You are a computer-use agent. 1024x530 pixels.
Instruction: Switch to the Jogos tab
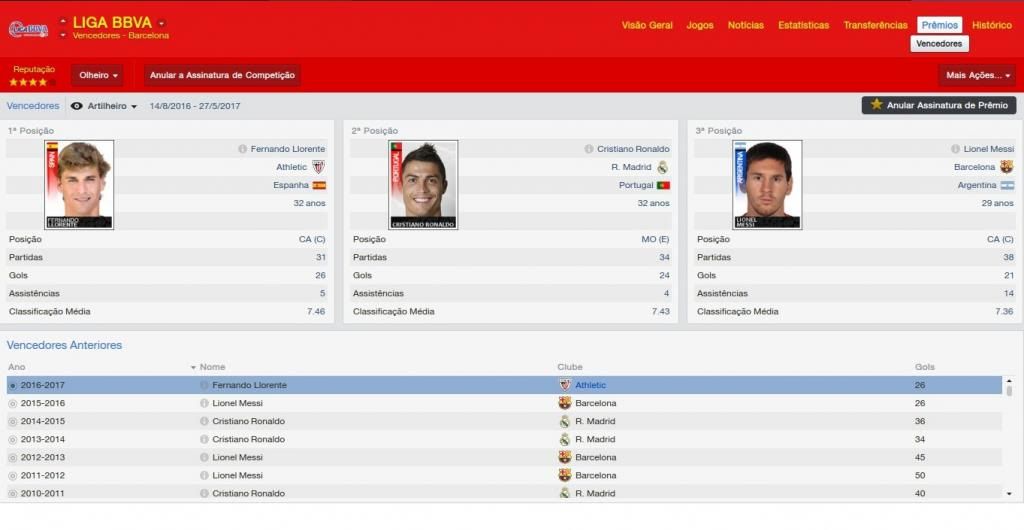(700, 25)
